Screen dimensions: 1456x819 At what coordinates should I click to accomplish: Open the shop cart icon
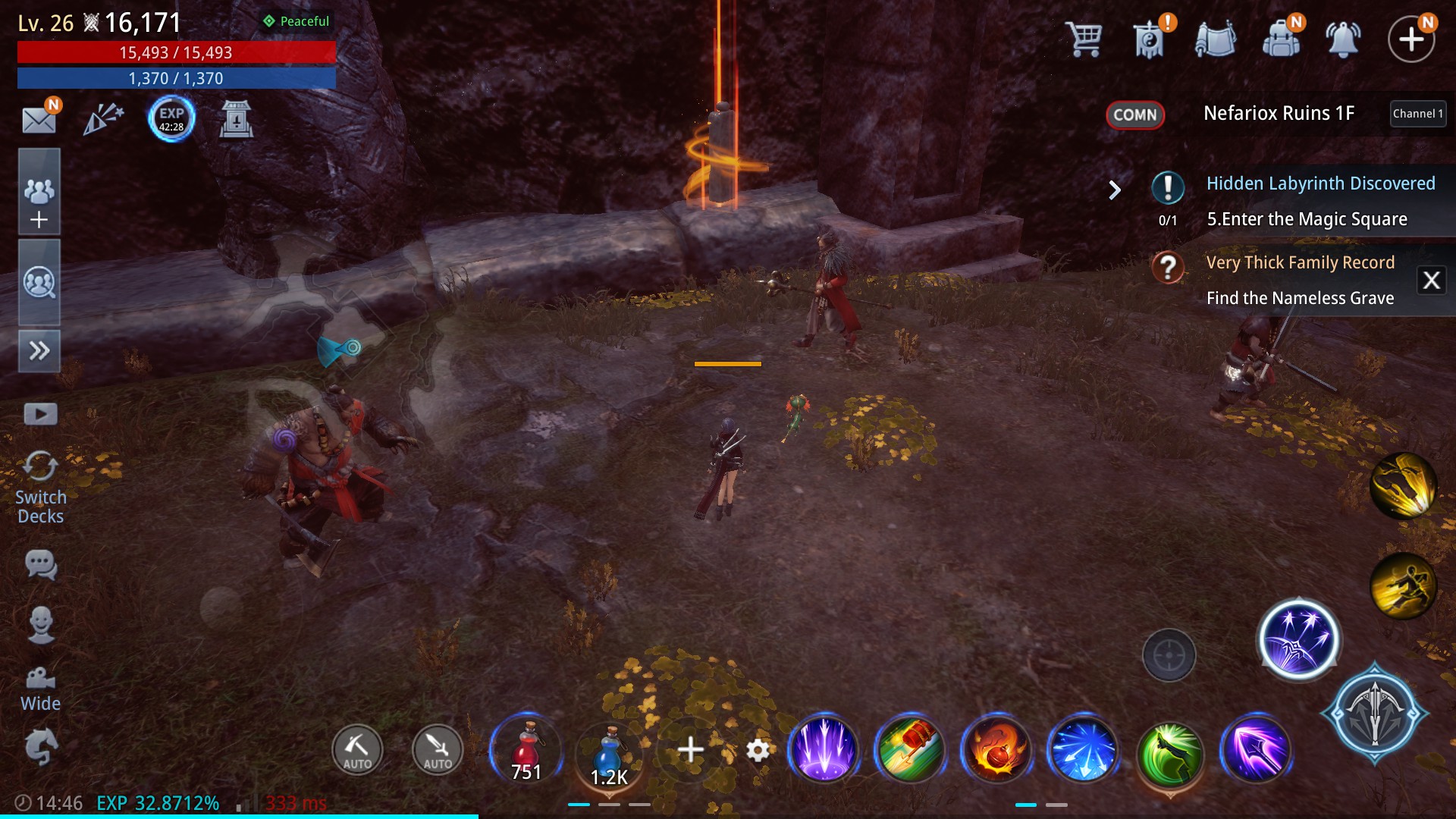coord(1084,38)
